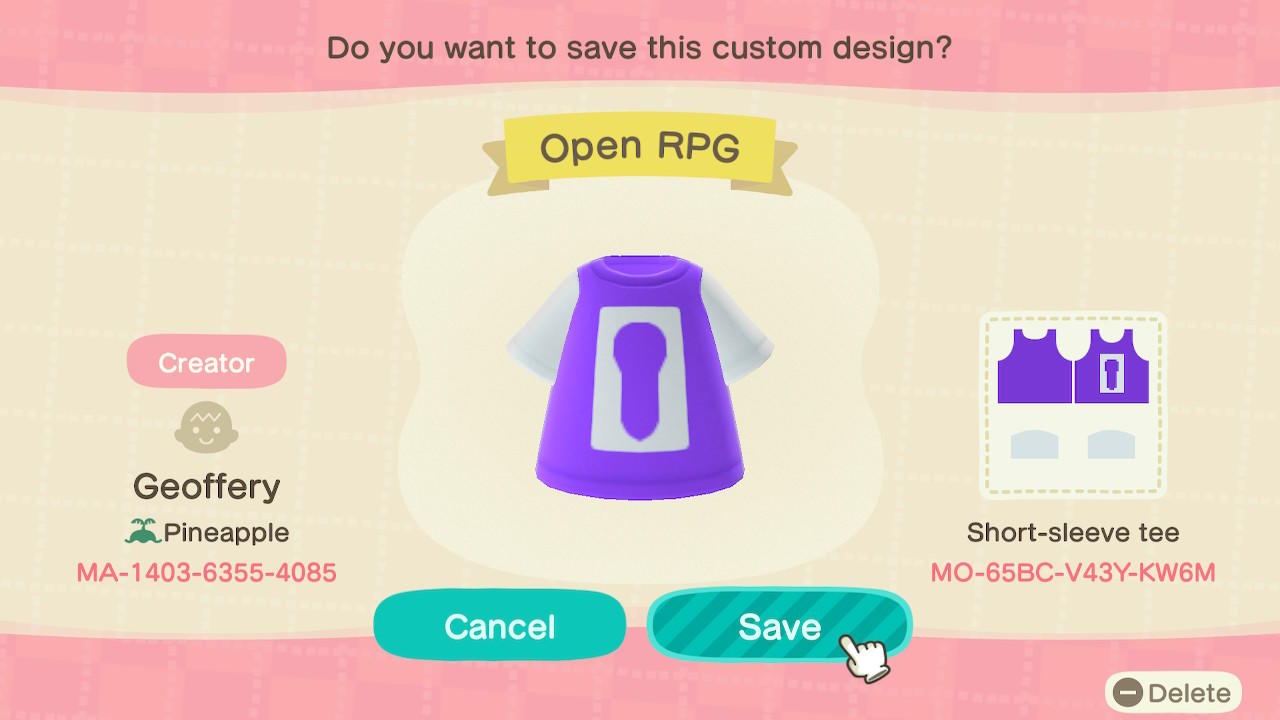Click the creator code MA-1403-6355-4085
The width and height of the screenshot is (1280, 720).
[206, 571]
